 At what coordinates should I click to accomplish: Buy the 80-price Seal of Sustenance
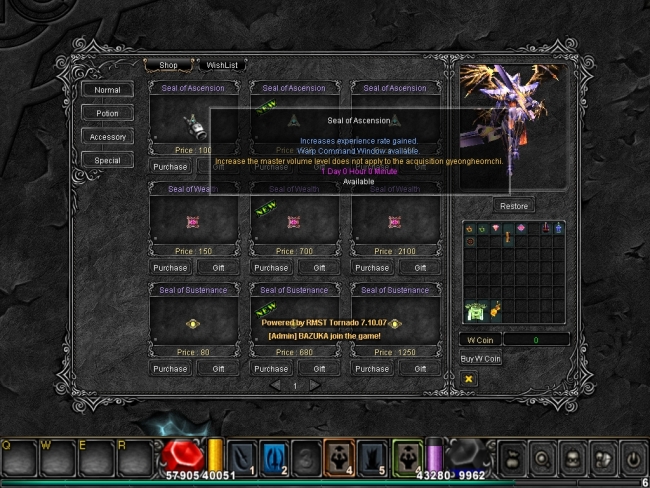click(170, 368)
